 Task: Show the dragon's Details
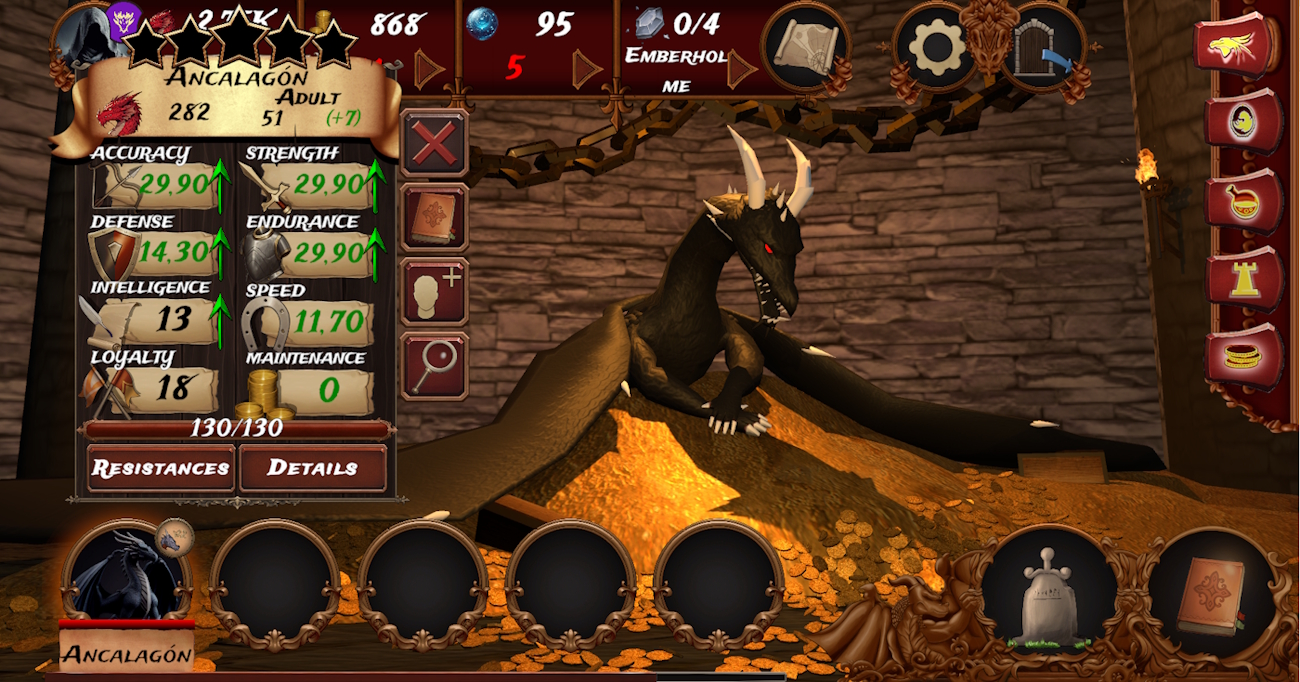pos(312,468)
